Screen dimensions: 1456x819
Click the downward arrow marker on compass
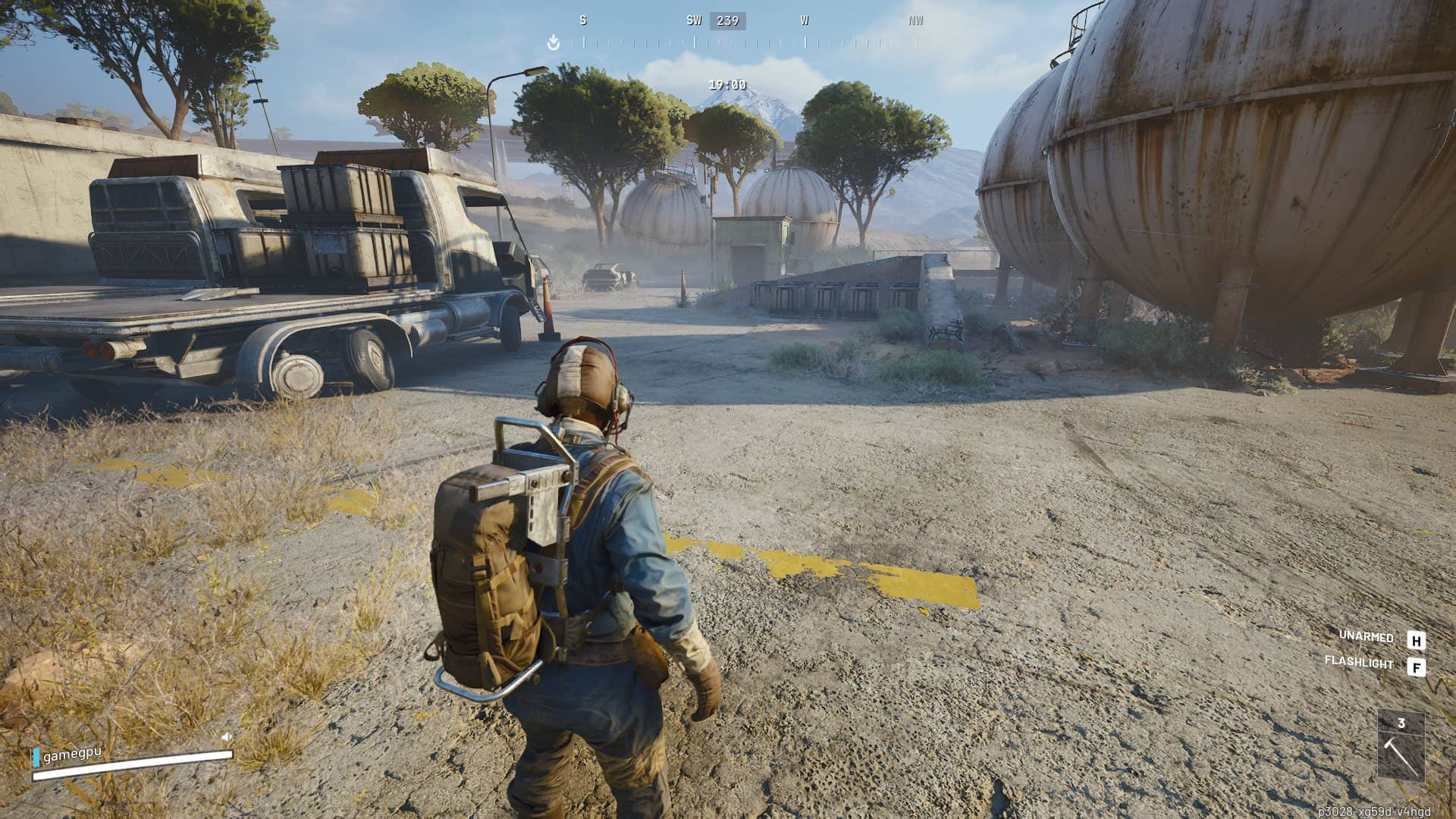pyautogui.click(x=554, y=43)
